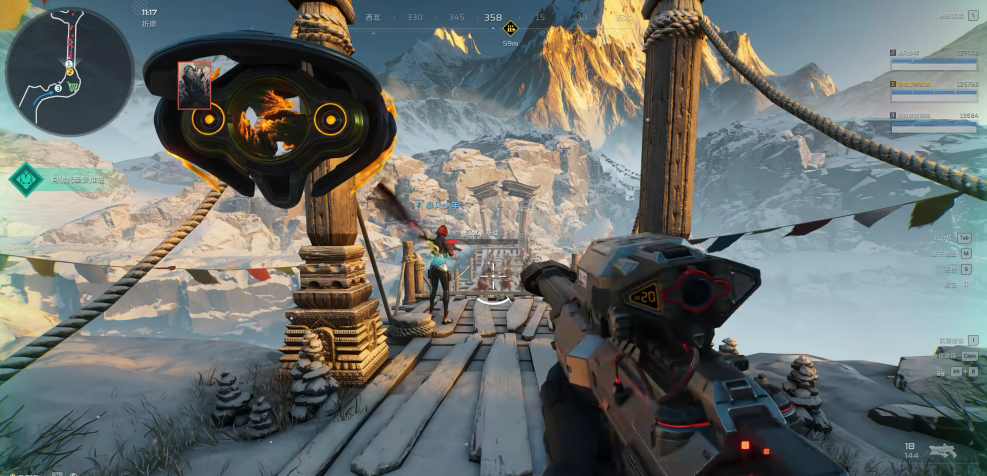Screen dimensions: 987x476
Task: Click the equipped weapon icon
Action: (x=940, y=451)
